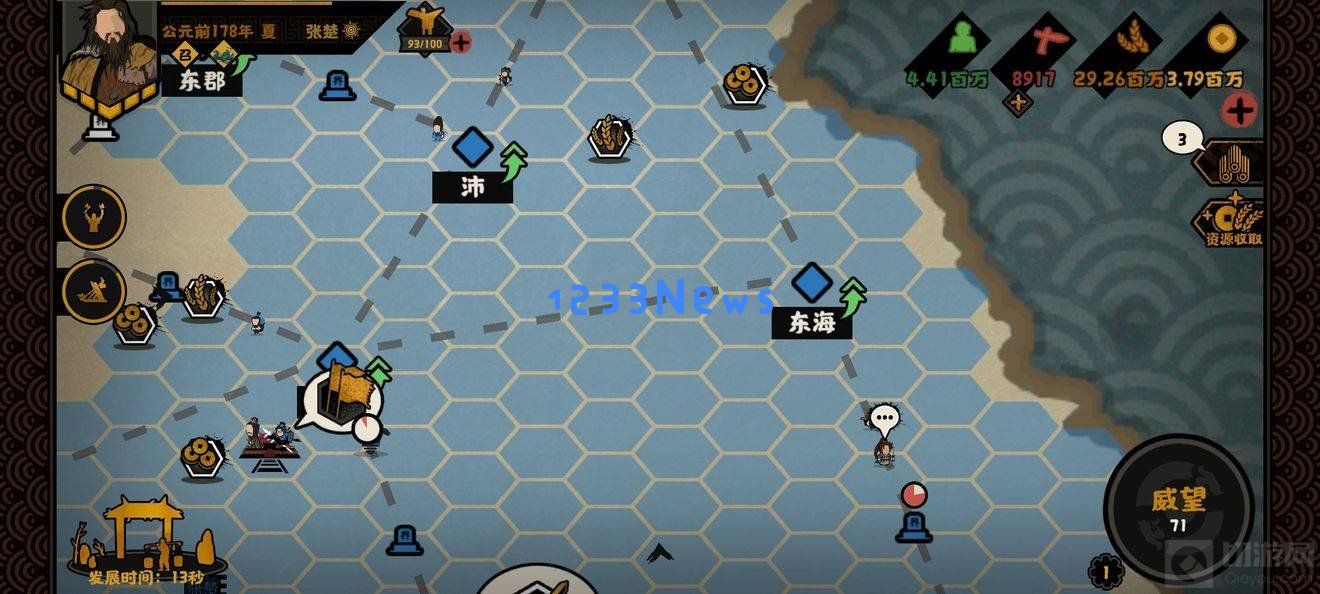Add gold with the red plus button
1320x594 pixels.
(1239, 110)
